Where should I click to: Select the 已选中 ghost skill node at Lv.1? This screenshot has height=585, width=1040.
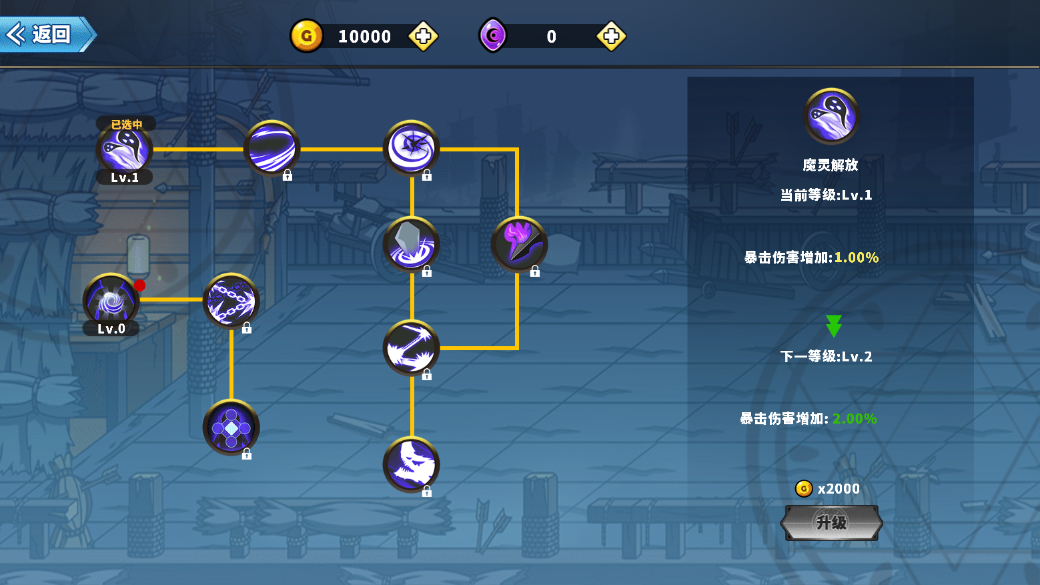124,149
